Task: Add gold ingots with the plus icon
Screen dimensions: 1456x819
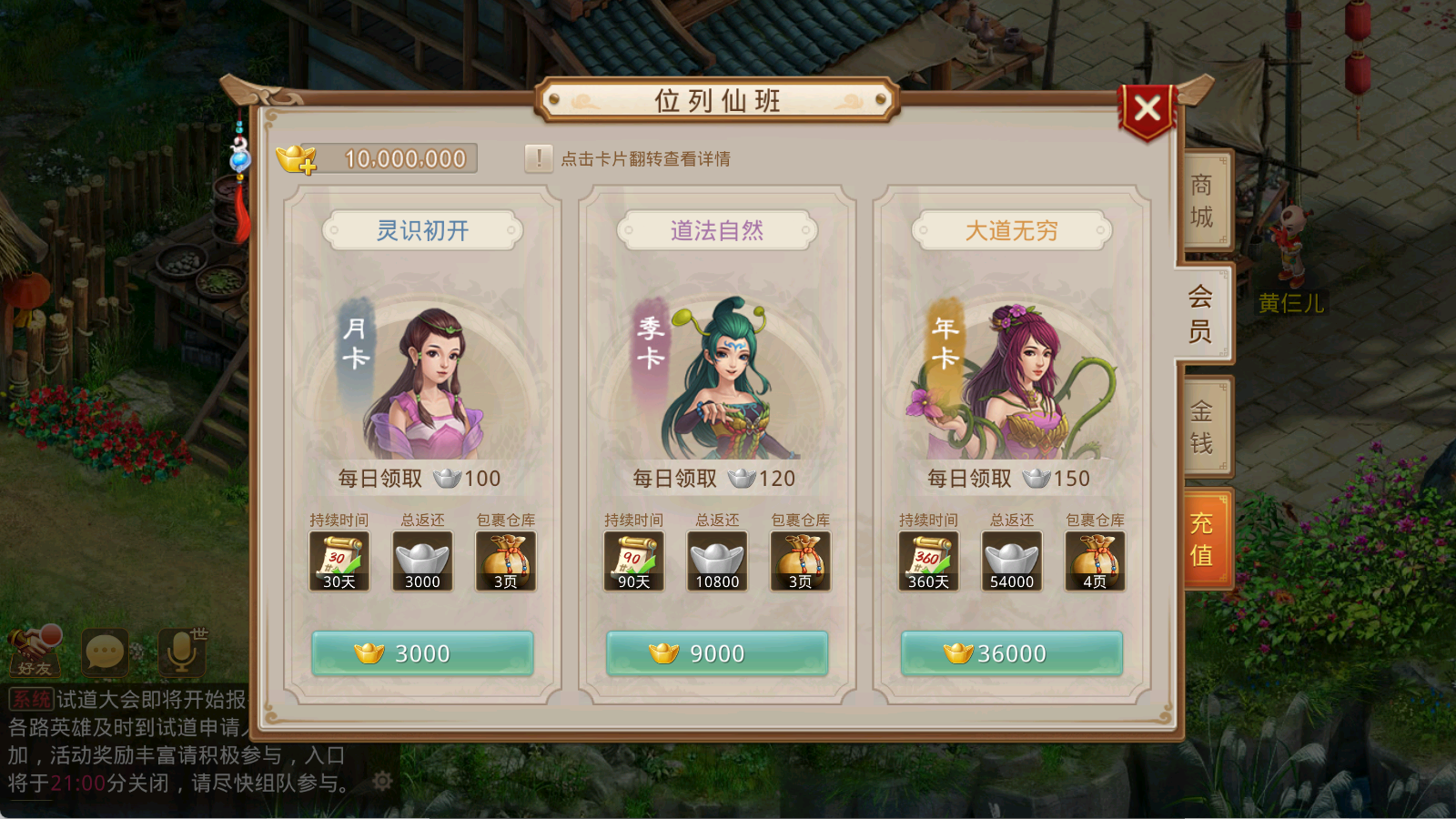Action: [x=297, y=159]
